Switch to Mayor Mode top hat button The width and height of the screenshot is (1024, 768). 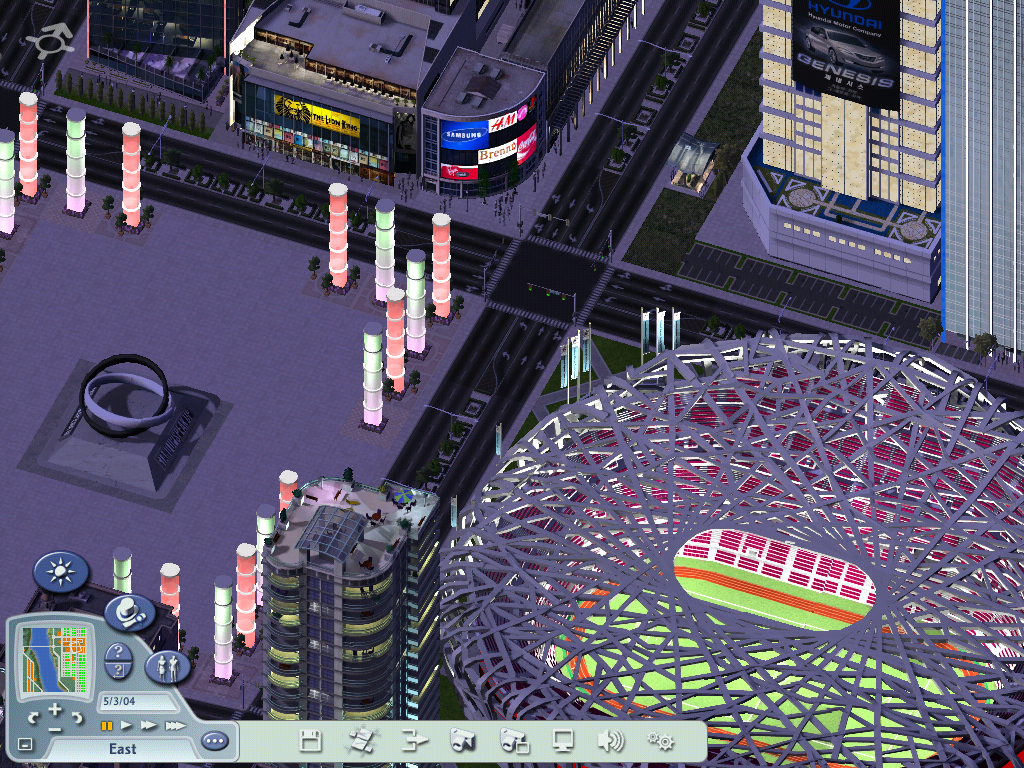[x=129, y=611]
